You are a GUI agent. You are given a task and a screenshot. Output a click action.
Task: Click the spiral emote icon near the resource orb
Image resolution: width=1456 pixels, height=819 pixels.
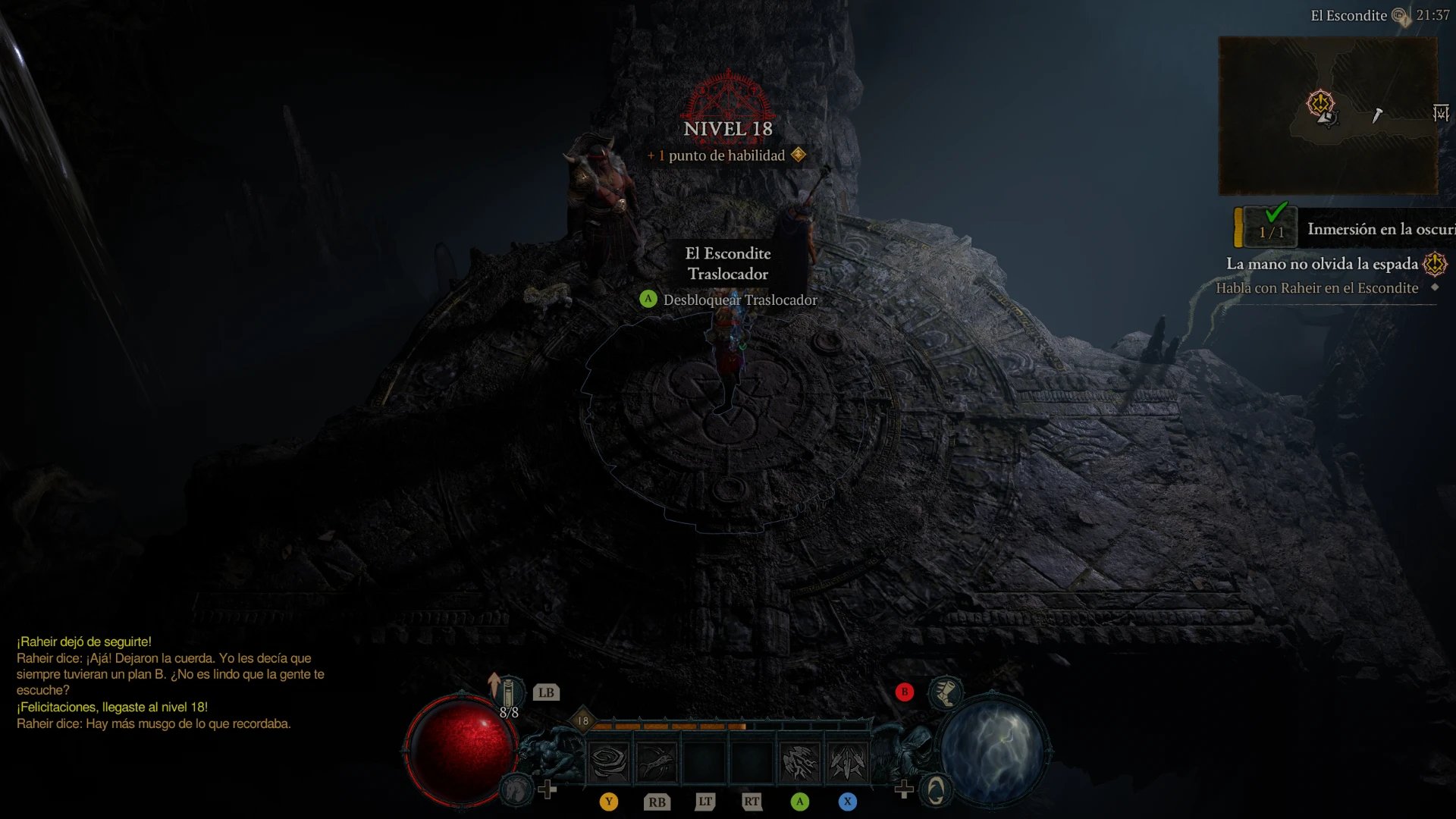[936, 791]
